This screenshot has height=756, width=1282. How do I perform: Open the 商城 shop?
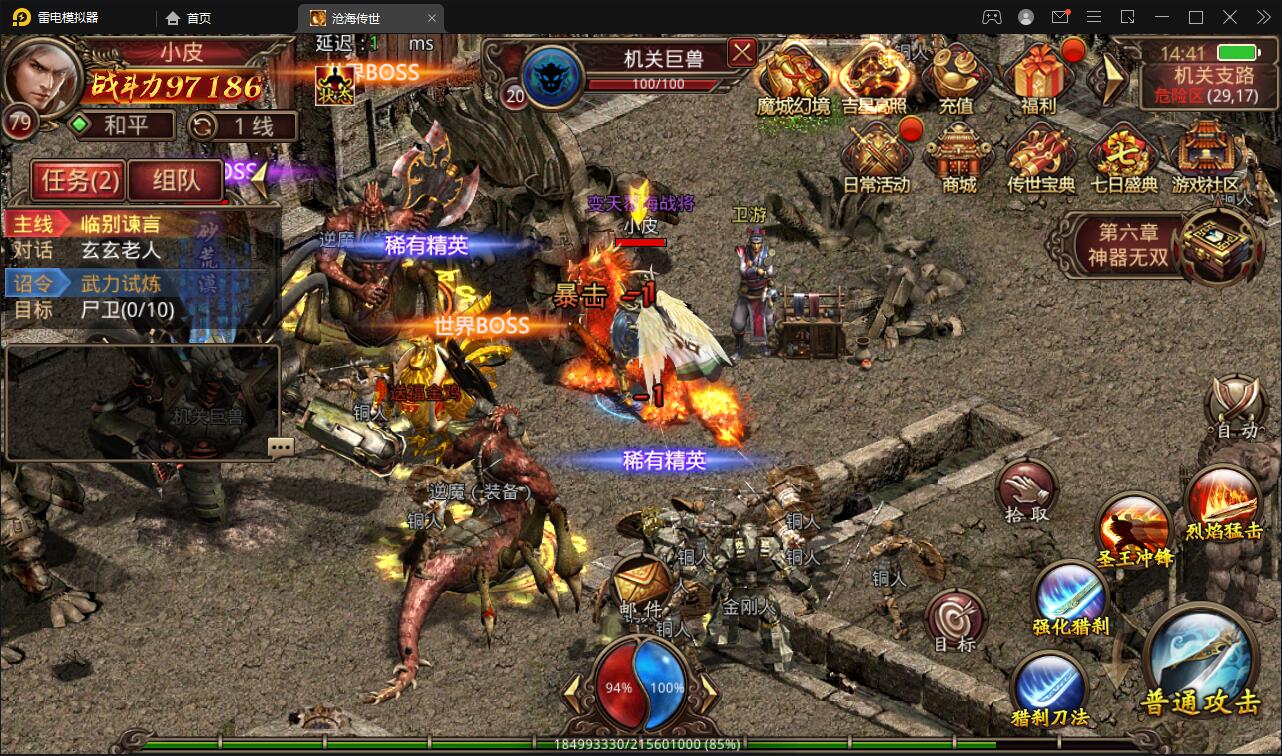click(x=958, y=155)
